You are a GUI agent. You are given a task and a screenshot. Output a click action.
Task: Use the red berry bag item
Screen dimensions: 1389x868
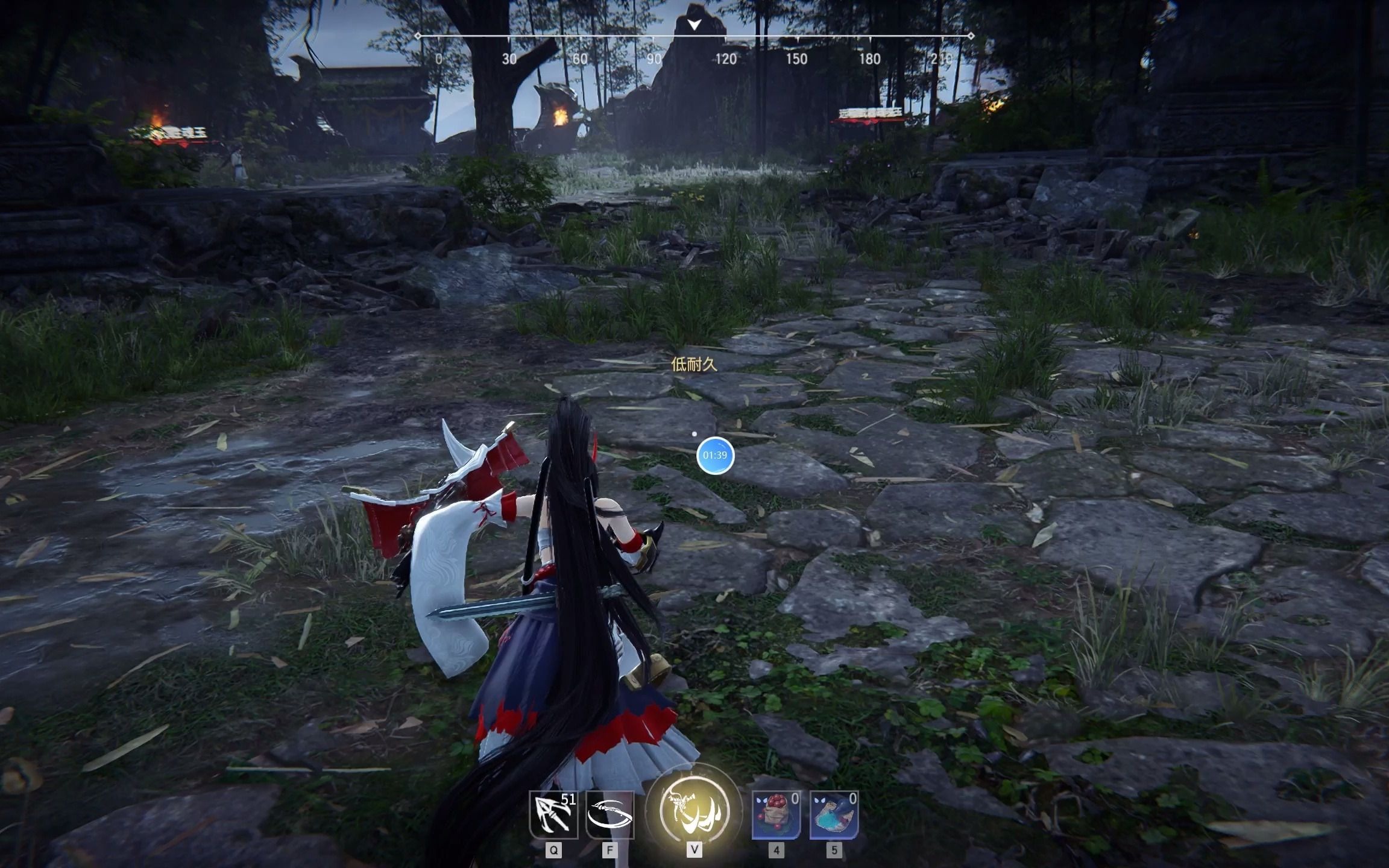pyautogui.click(x=776, y=815)
